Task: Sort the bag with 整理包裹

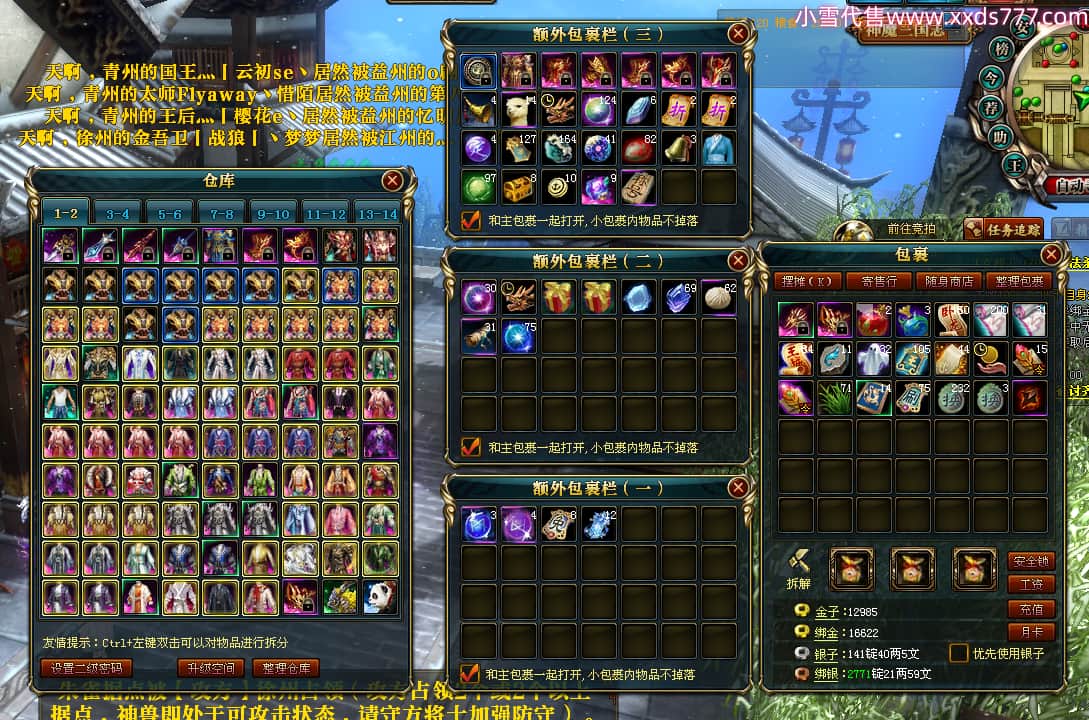Action: pos(1017,281)
